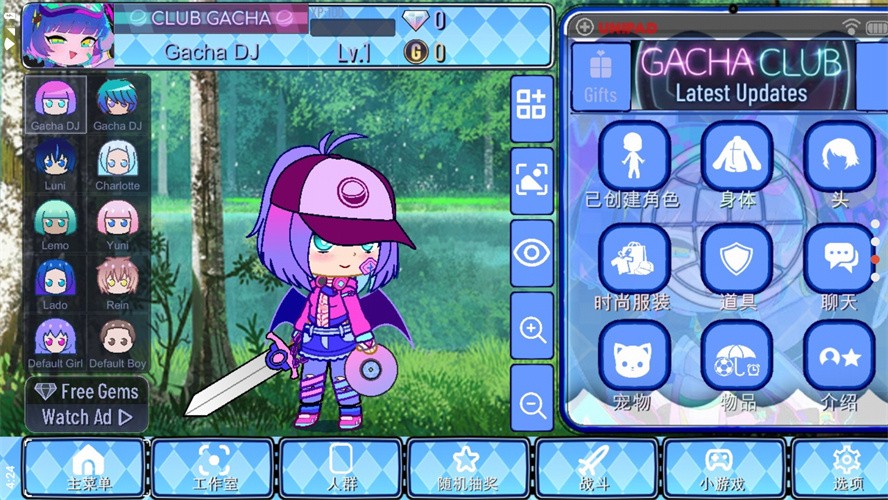This screenshot has width=888, height=500.
Task: Enter the 战斗 battle mode
Action: (x=594, y=467)
